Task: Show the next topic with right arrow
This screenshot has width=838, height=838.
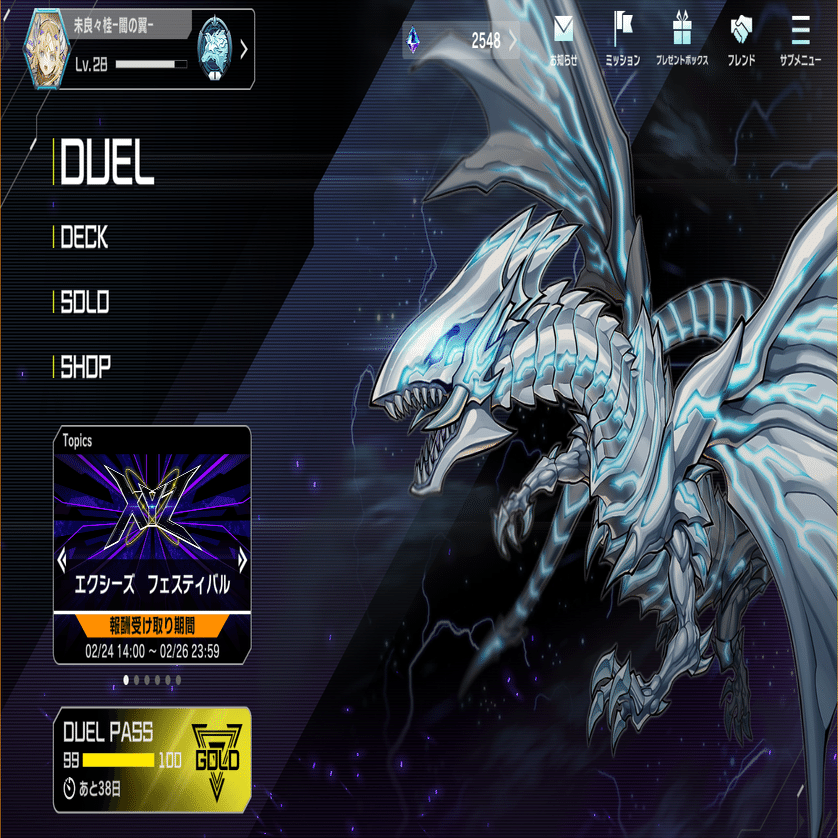Action: [242, 557]
